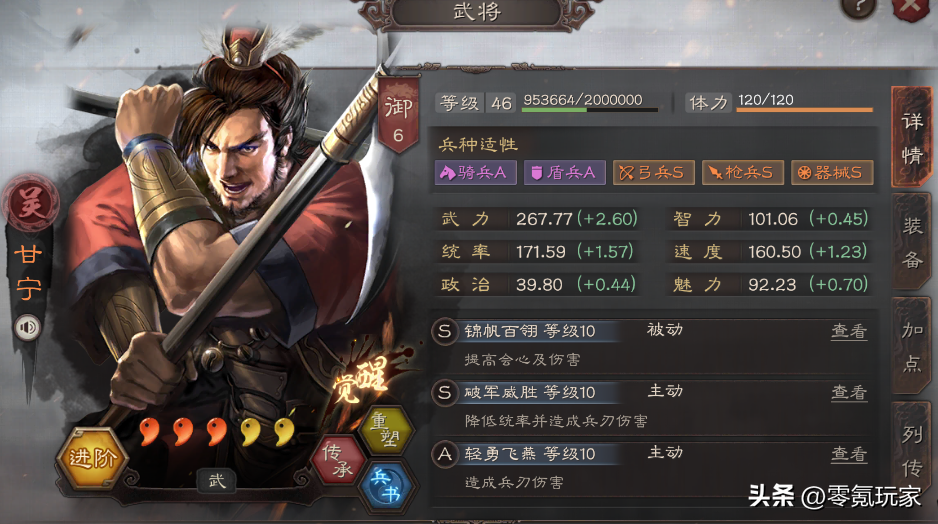View details of skill 锦帆百翎
938x524 pixels.
(848, 331)
